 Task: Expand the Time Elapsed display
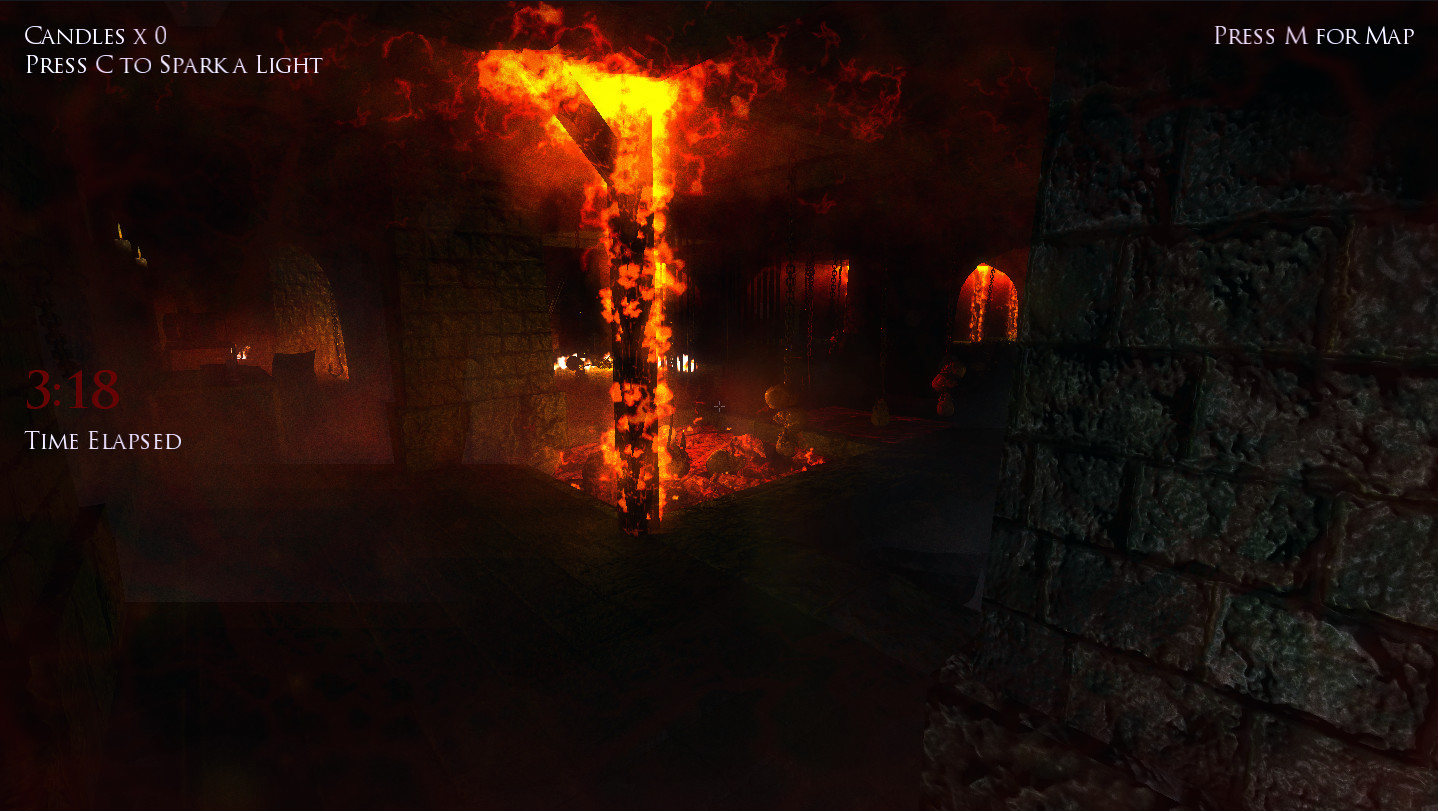tap(104, 440)
